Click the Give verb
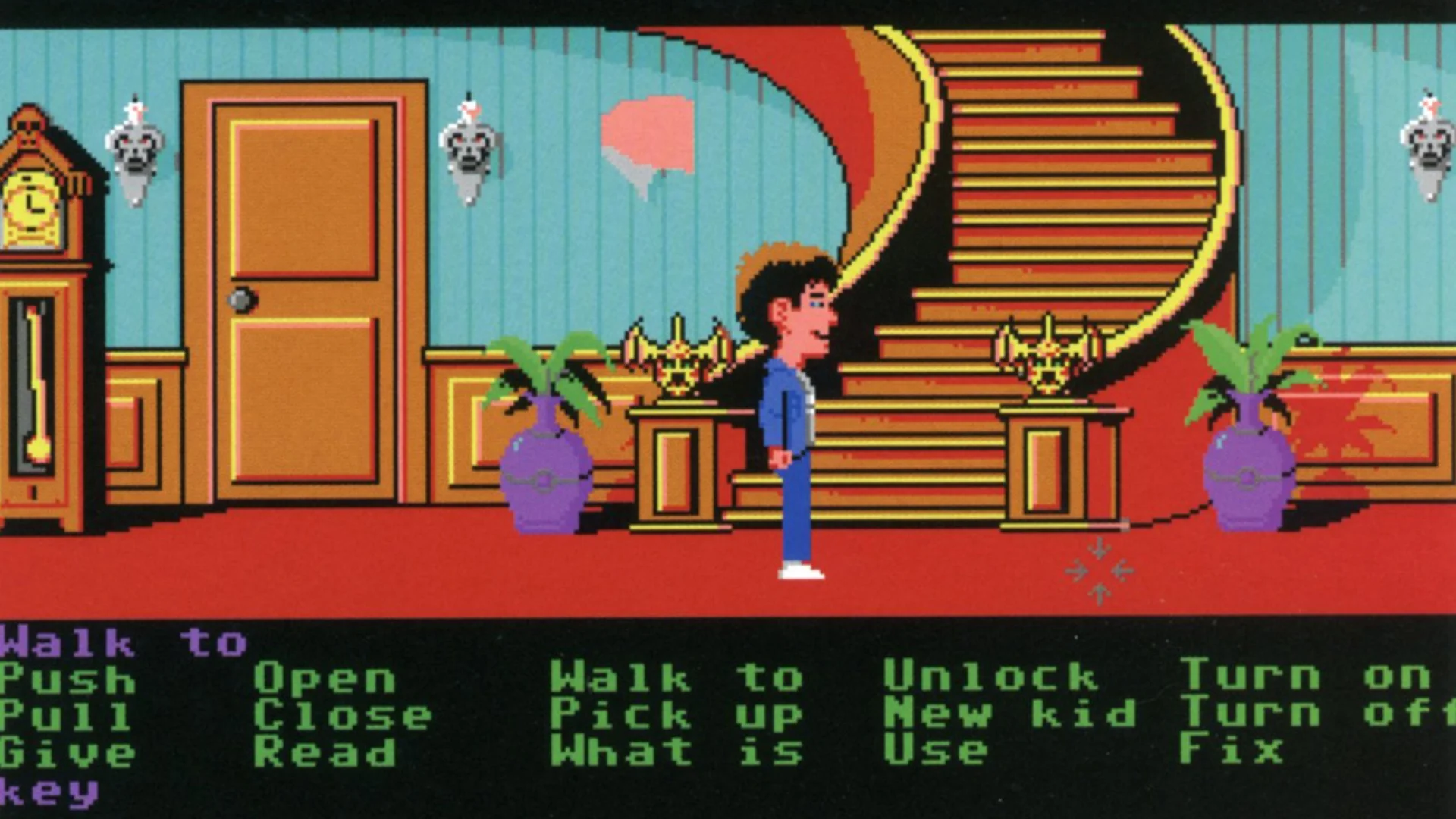This screenshot has height=819, width=1456. coord(68,752)
